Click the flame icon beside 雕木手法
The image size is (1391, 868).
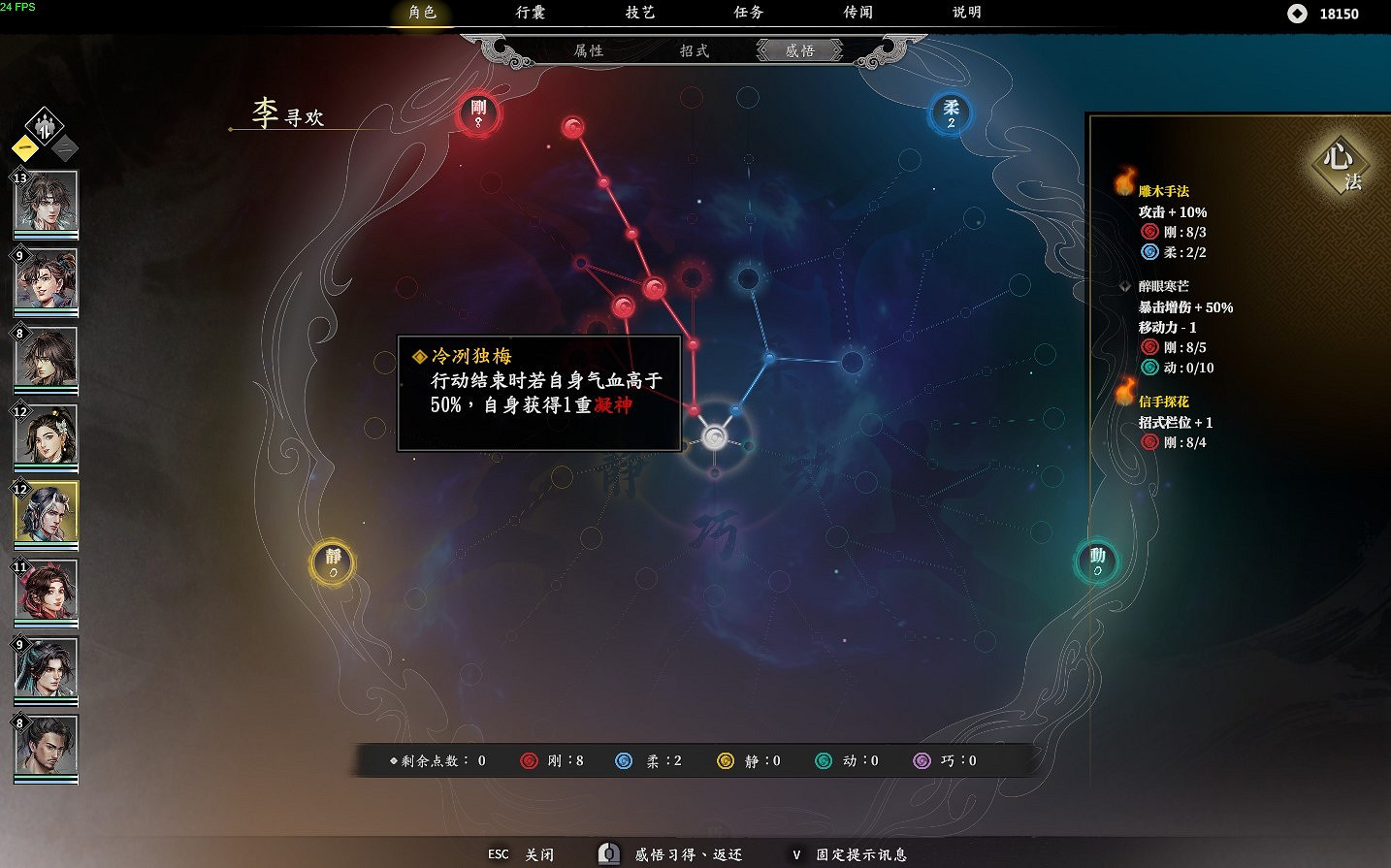pos(1124,180)
